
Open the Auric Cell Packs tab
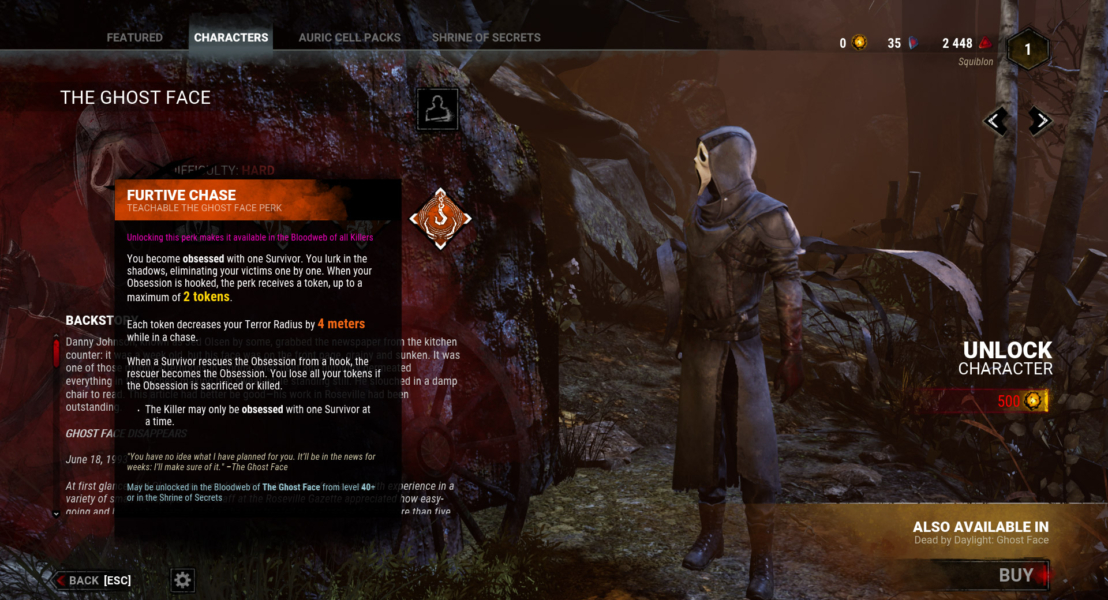[349, 38]
